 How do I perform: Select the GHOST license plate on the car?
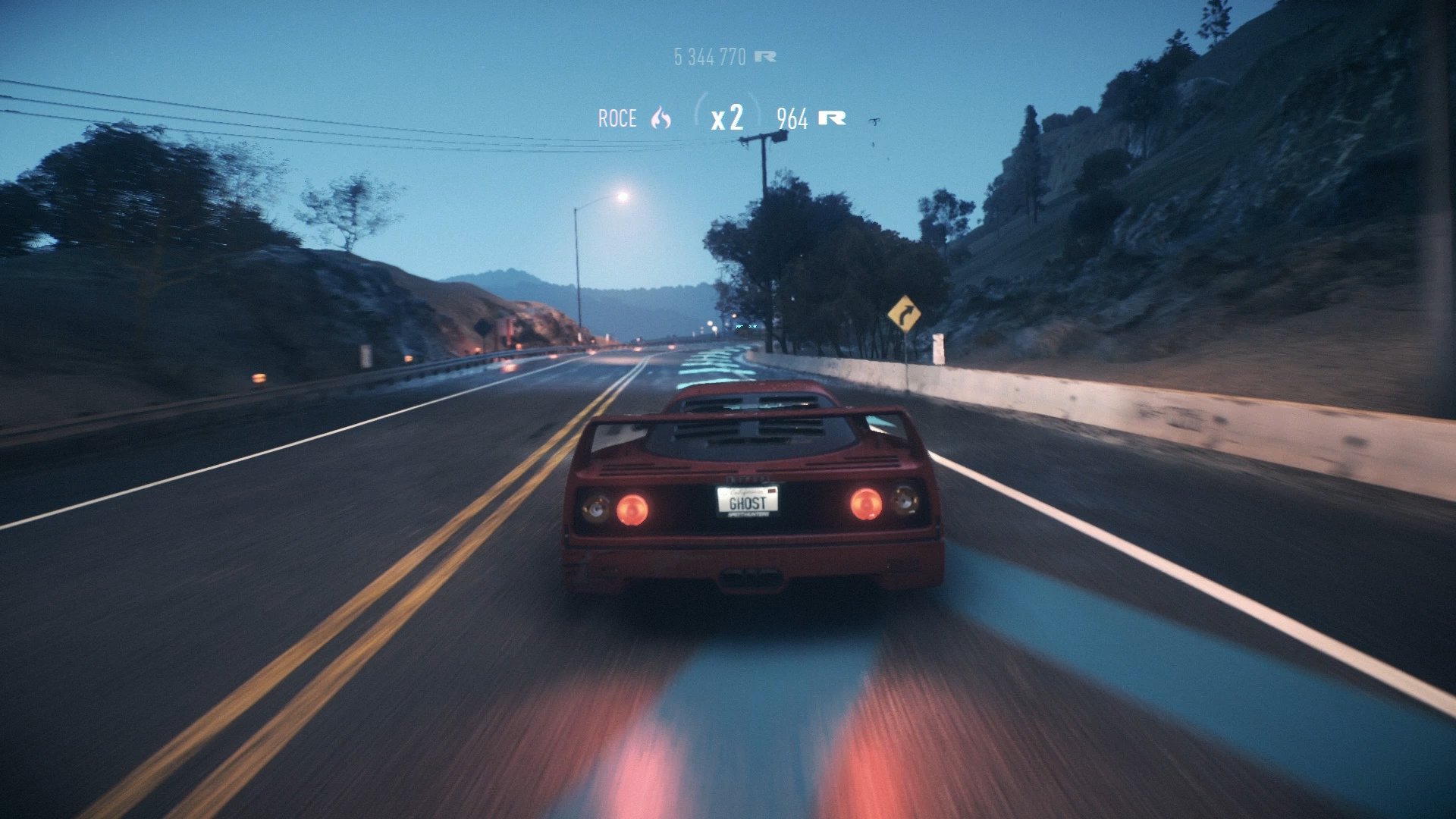click(x=748, y=502)
